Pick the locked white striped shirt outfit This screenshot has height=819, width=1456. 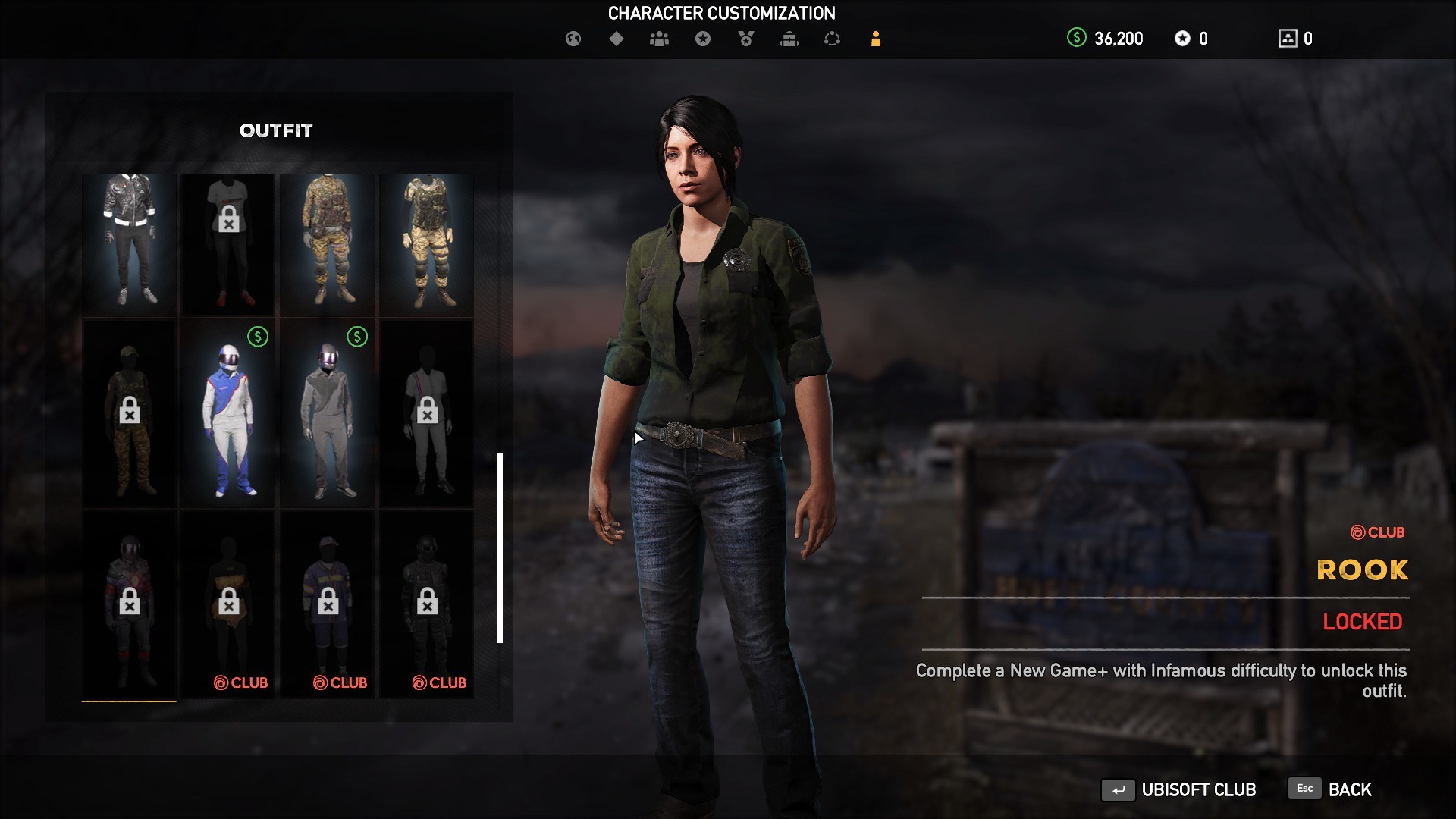click(427, 413)
